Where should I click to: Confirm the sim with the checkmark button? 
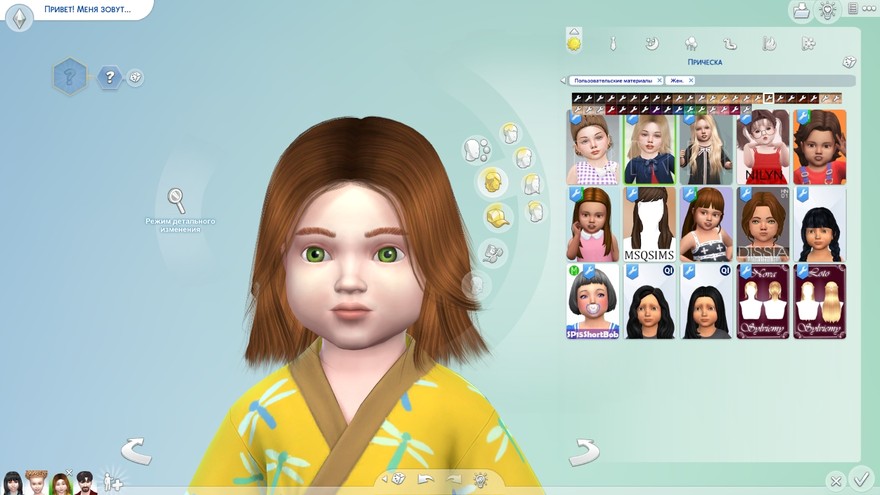point(860,479)
